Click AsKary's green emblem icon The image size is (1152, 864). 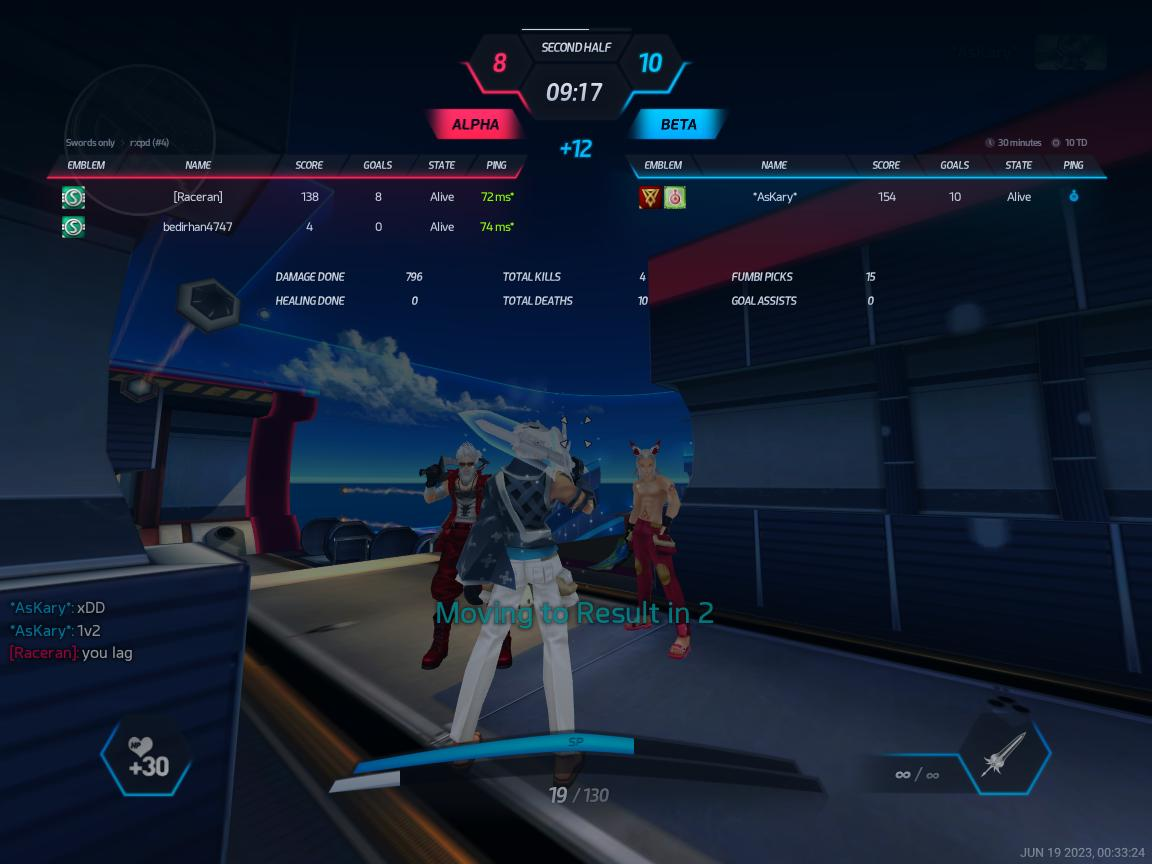[x=675, y=197]
